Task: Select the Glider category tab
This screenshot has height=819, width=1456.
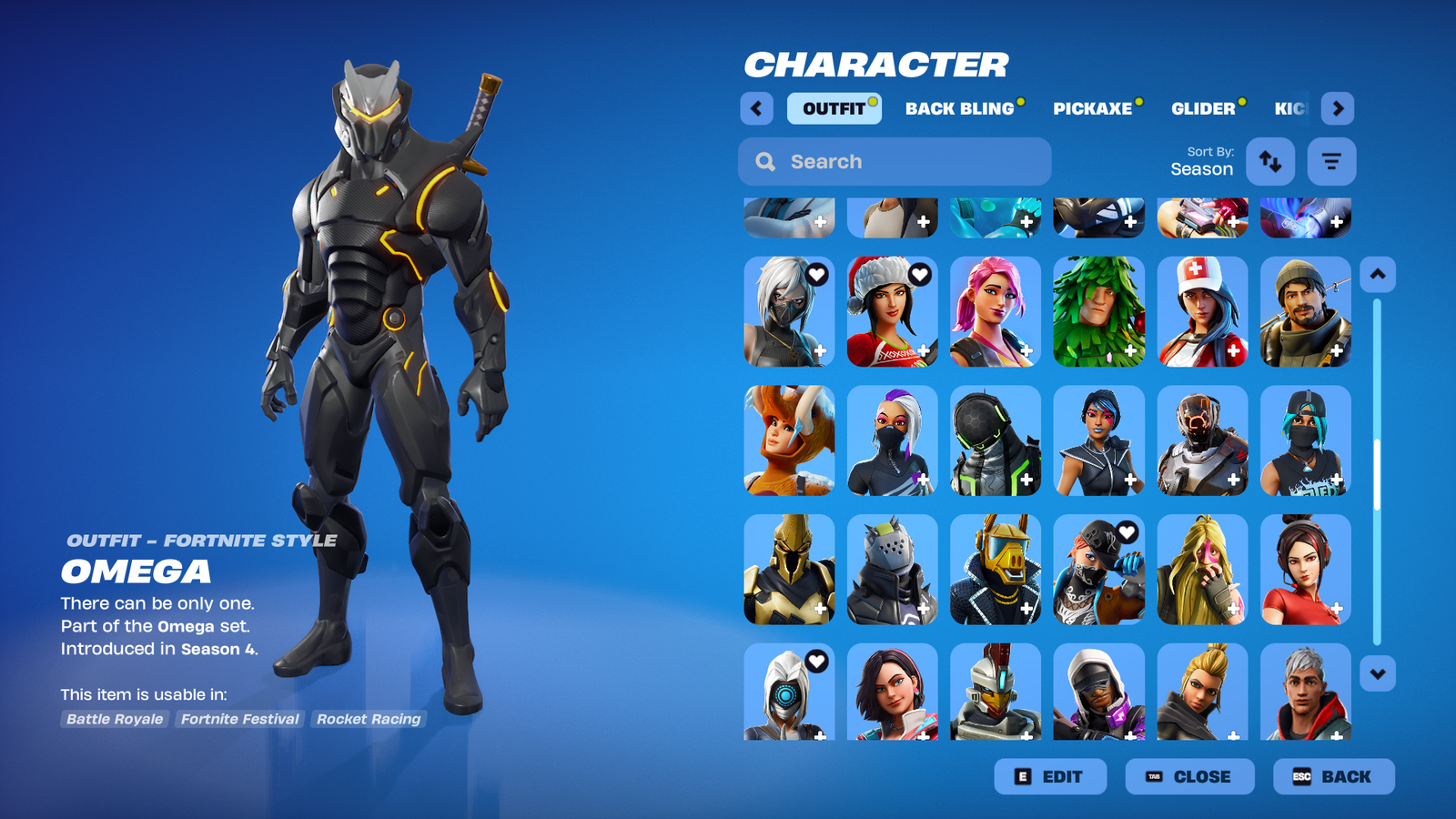Action: pyautogui.click(x=1203, y=108)
